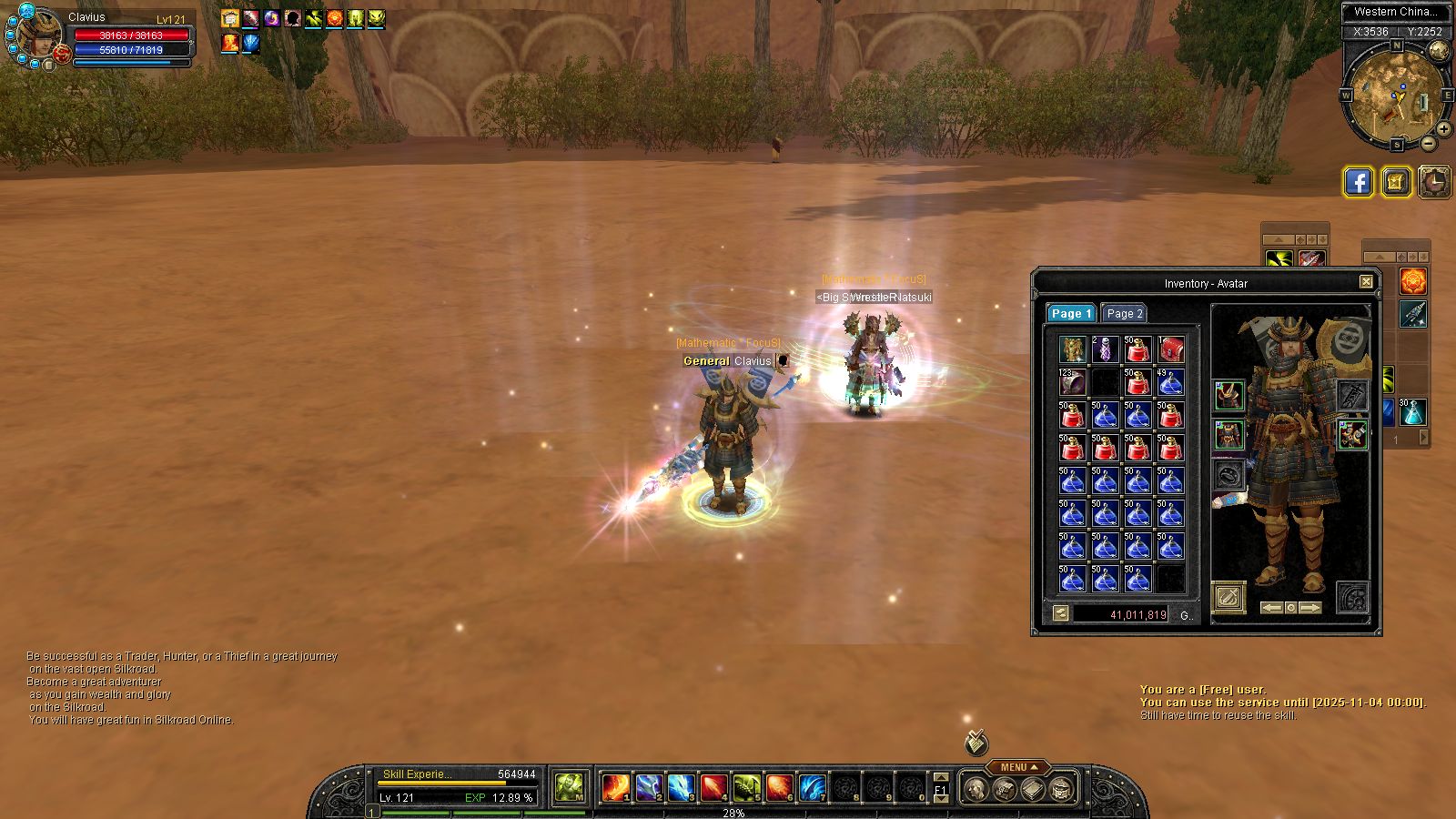Click the Facebook icon button
The width and height of the screenshot is (1456, 819).
point(1358,182)
